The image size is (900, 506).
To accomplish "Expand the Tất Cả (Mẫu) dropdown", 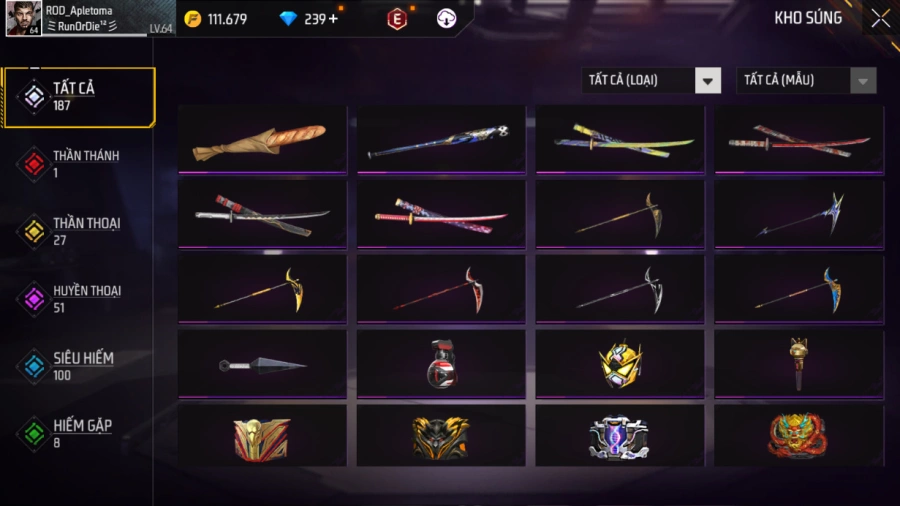I will pyautogui.click(x=806, y=80).
